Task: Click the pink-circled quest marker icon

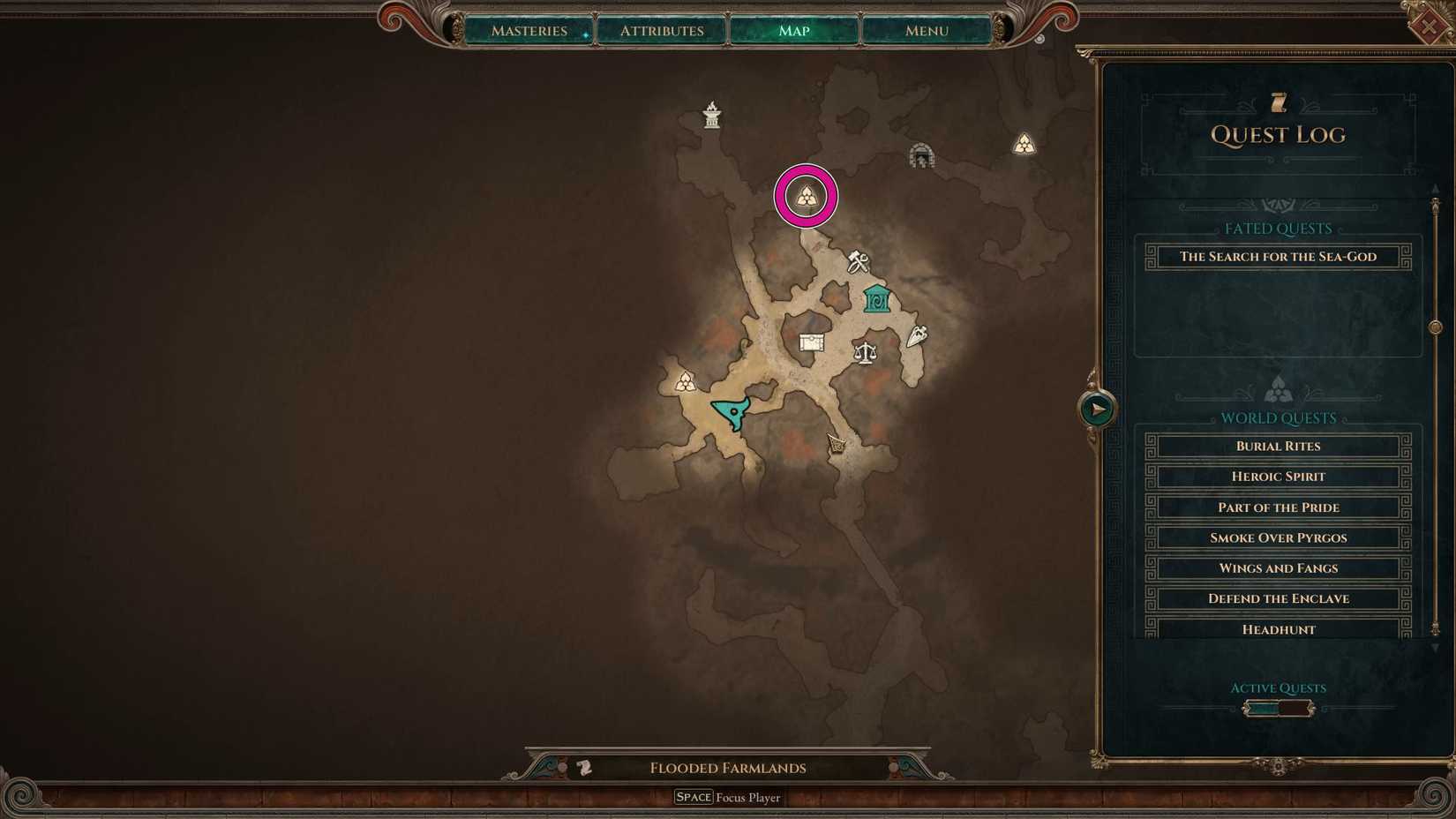Action: point(805,196)
